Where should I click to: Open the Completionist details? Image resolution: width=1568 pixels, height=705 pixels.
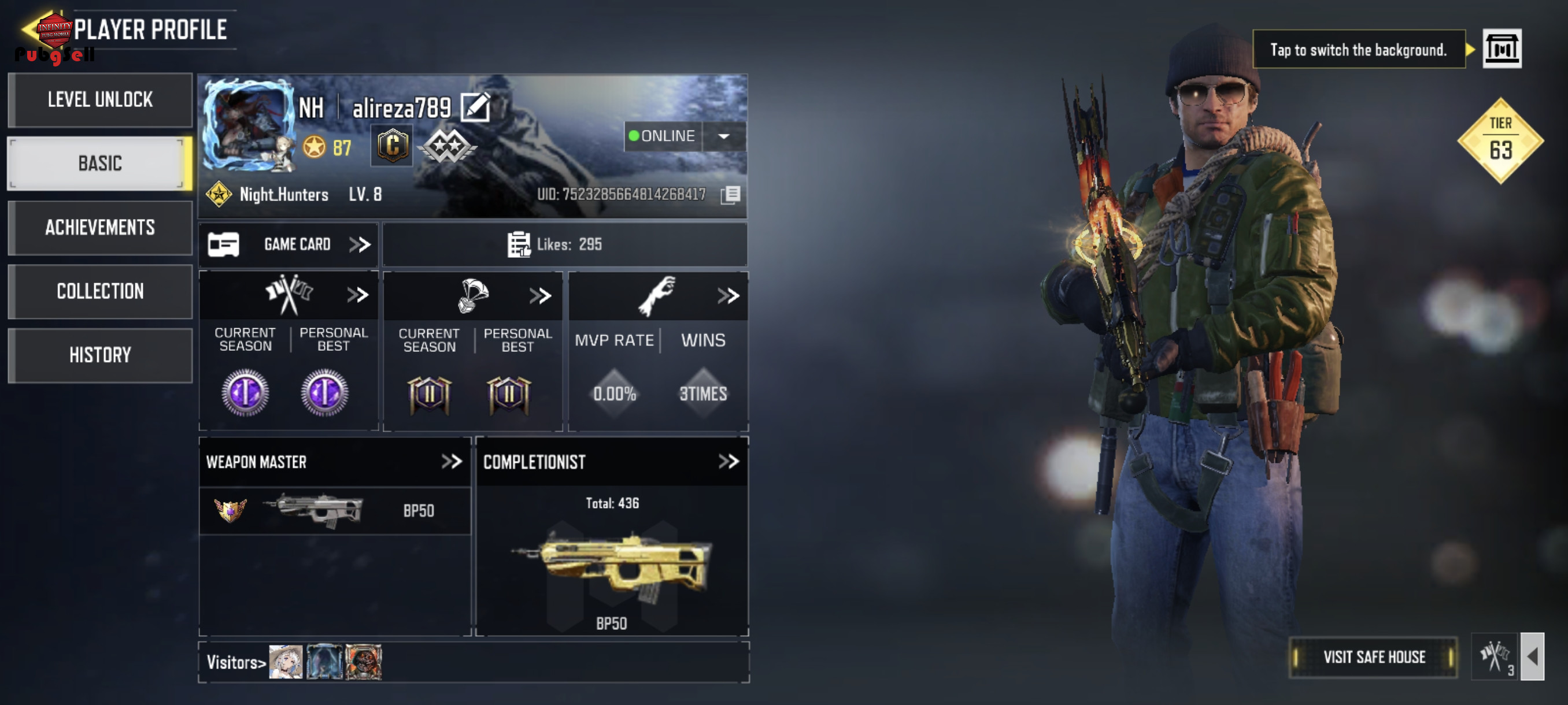click(728, 462)
